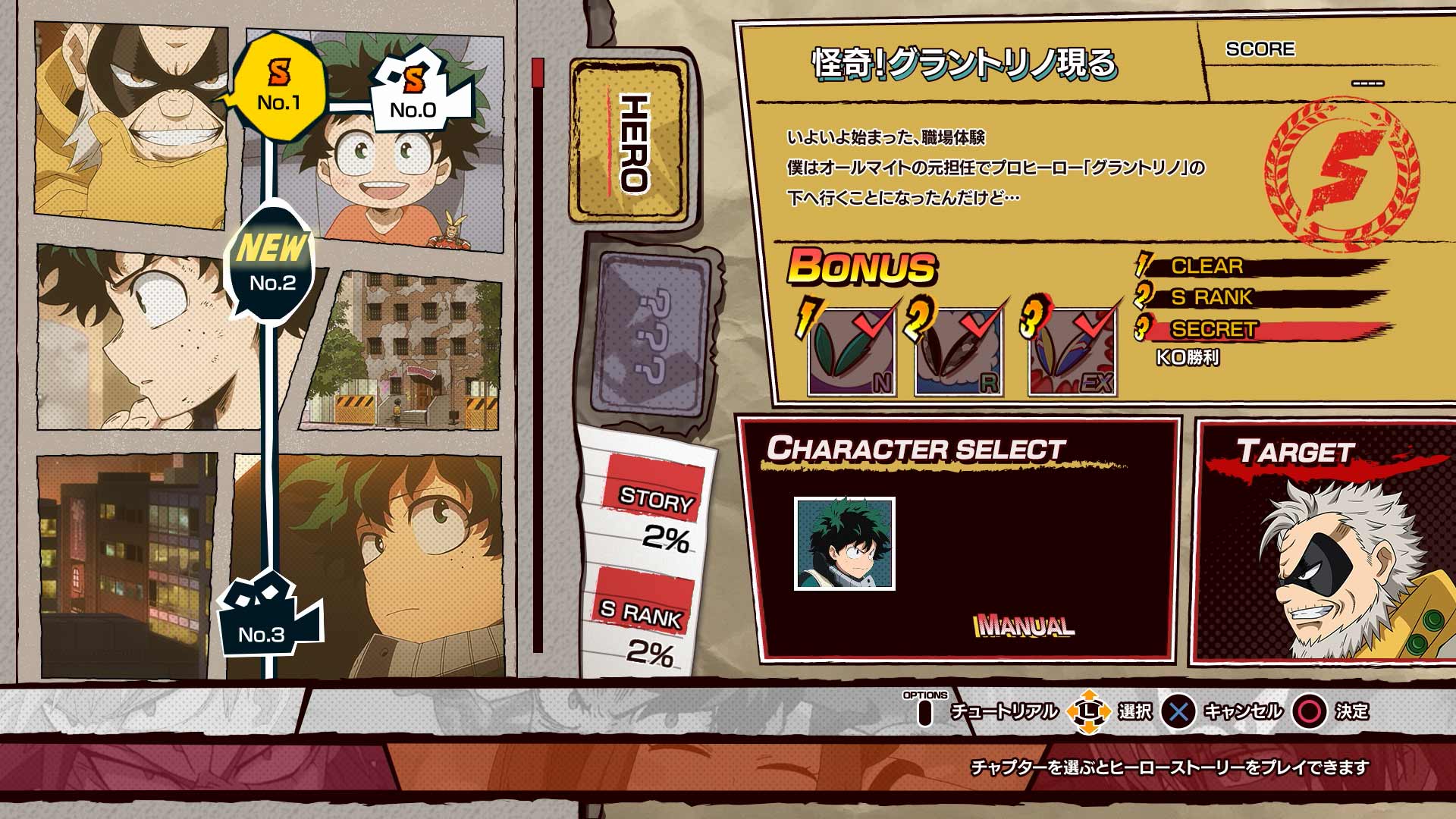Image resolution: width=1456 pixels, height=819 pixels.
Task: Switch to the HERO story tab
Action: (628, 140)
